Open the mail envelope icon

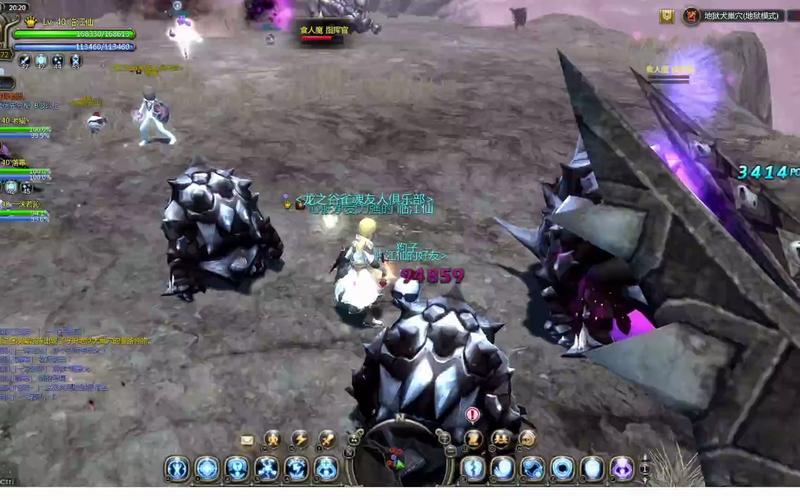(x=247, y=440)
